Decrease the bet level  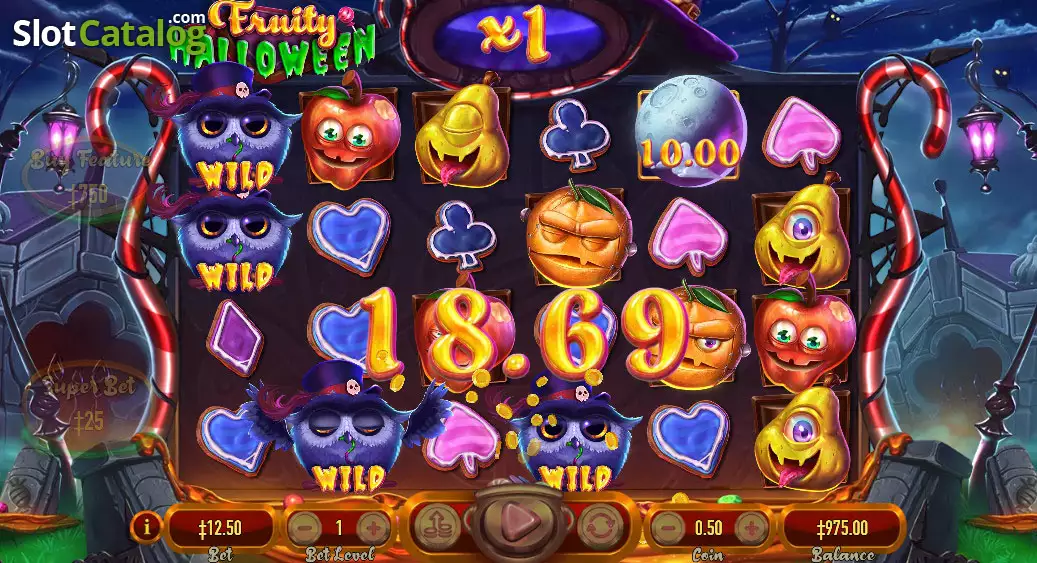305,526
